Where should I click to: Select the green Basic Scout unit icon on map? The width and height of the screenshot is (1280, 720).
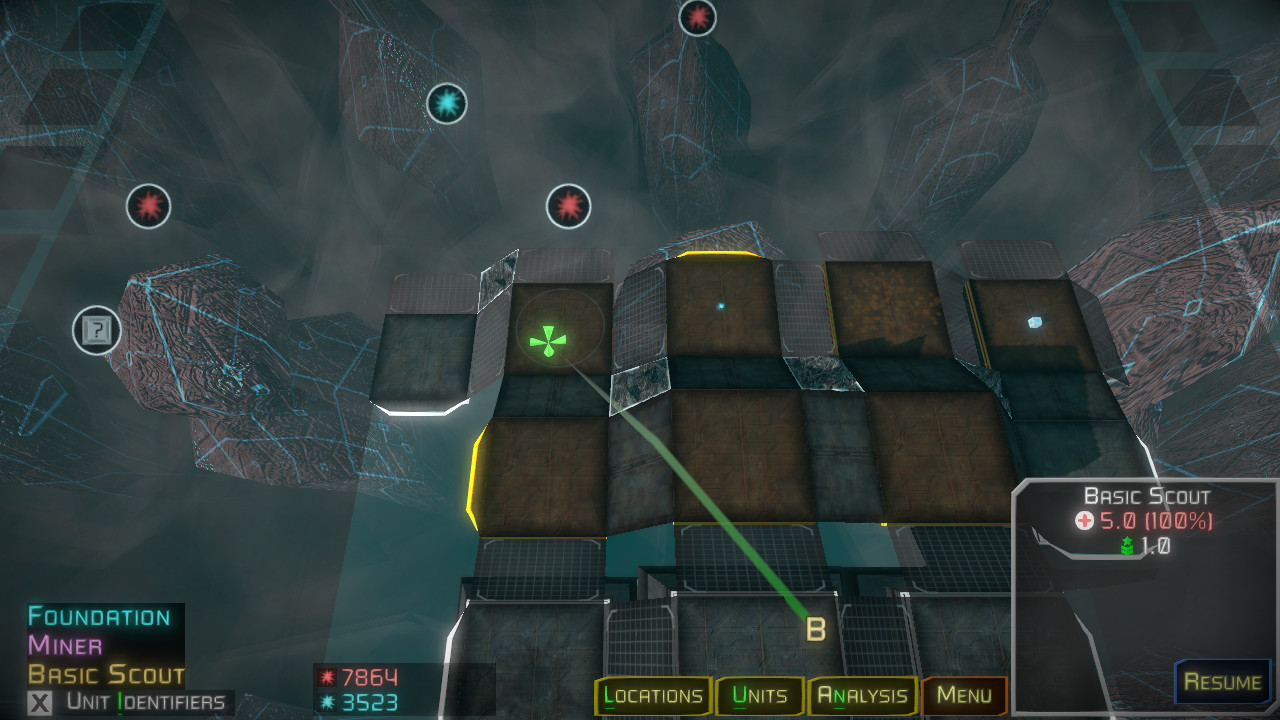[x=547, y=339]
